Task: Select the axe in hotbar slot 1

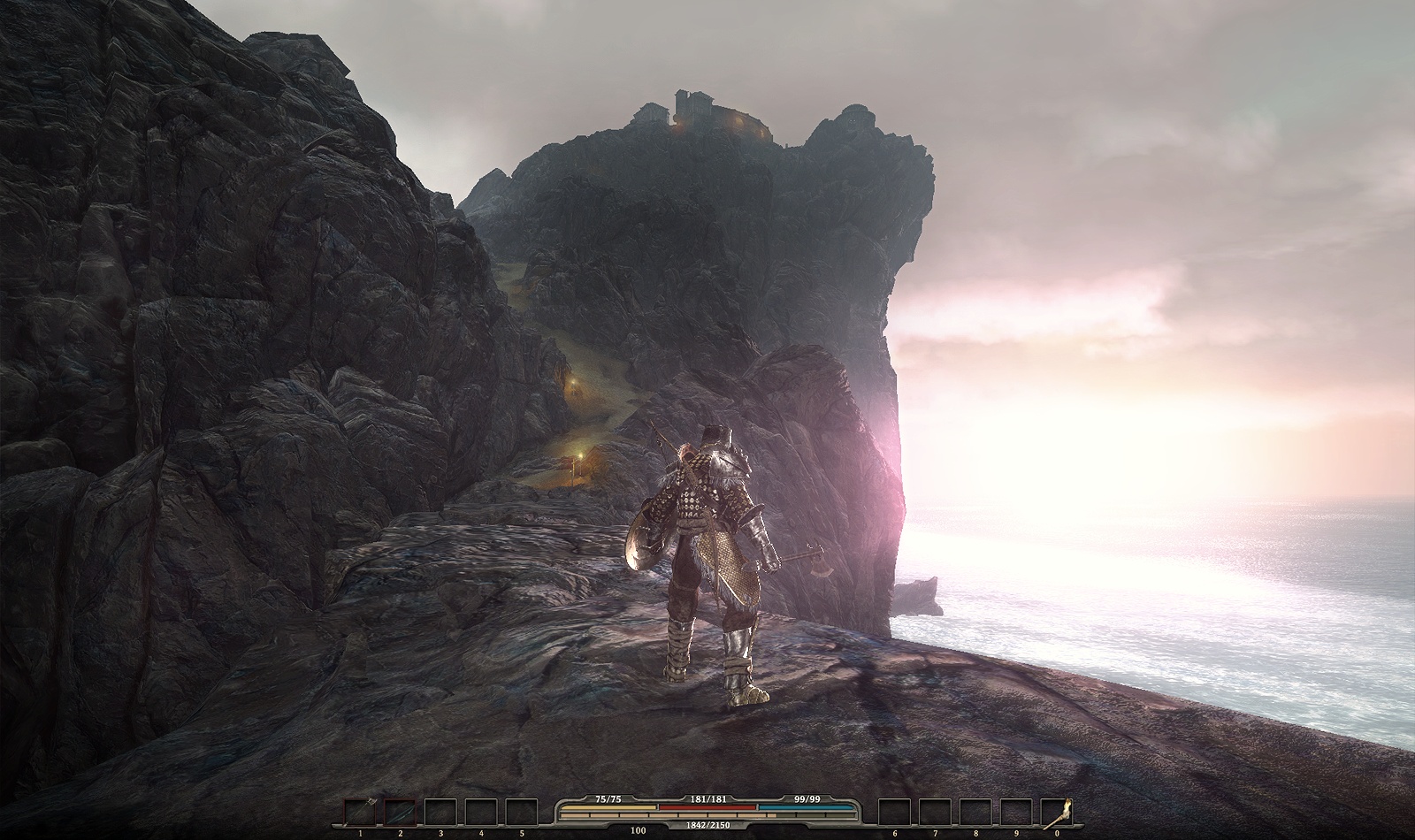Action: [360, 813]
